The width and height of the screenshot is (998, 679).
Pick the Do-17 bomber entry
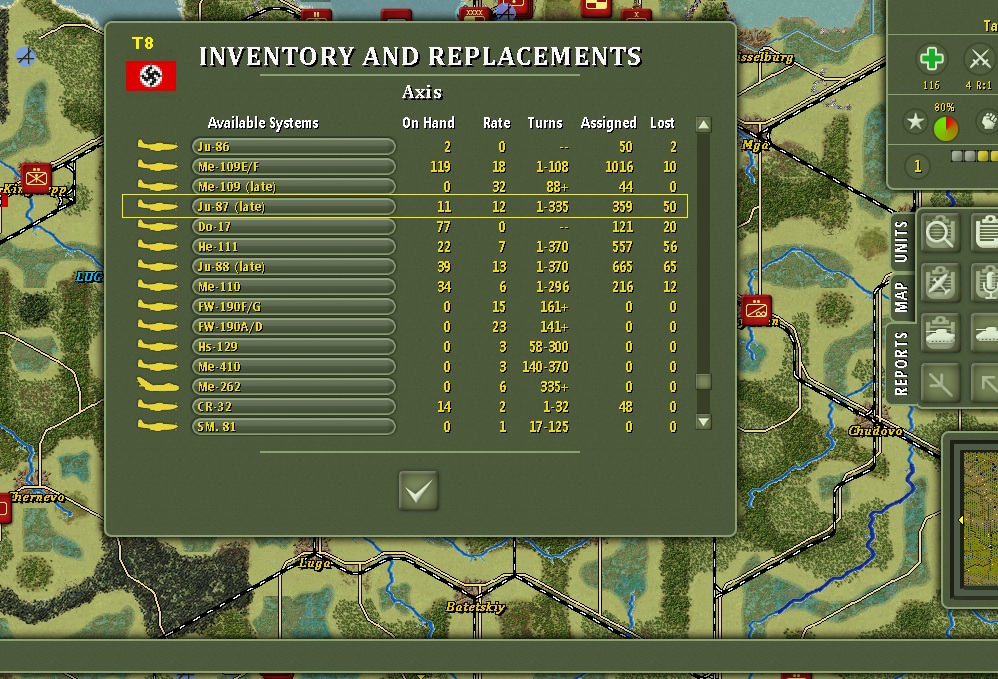coord(293,227)
